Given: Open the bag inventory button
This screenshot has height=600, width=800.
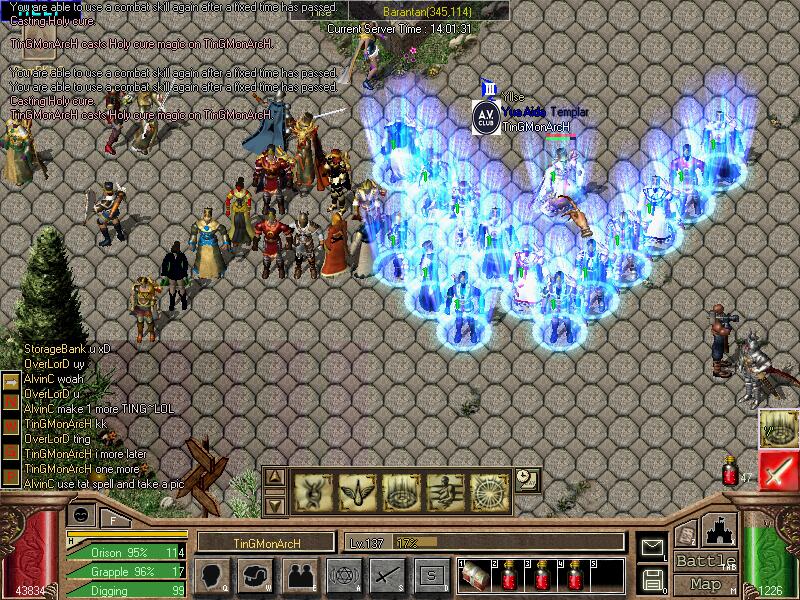Looking at the screenshot, I should (255, 575).
